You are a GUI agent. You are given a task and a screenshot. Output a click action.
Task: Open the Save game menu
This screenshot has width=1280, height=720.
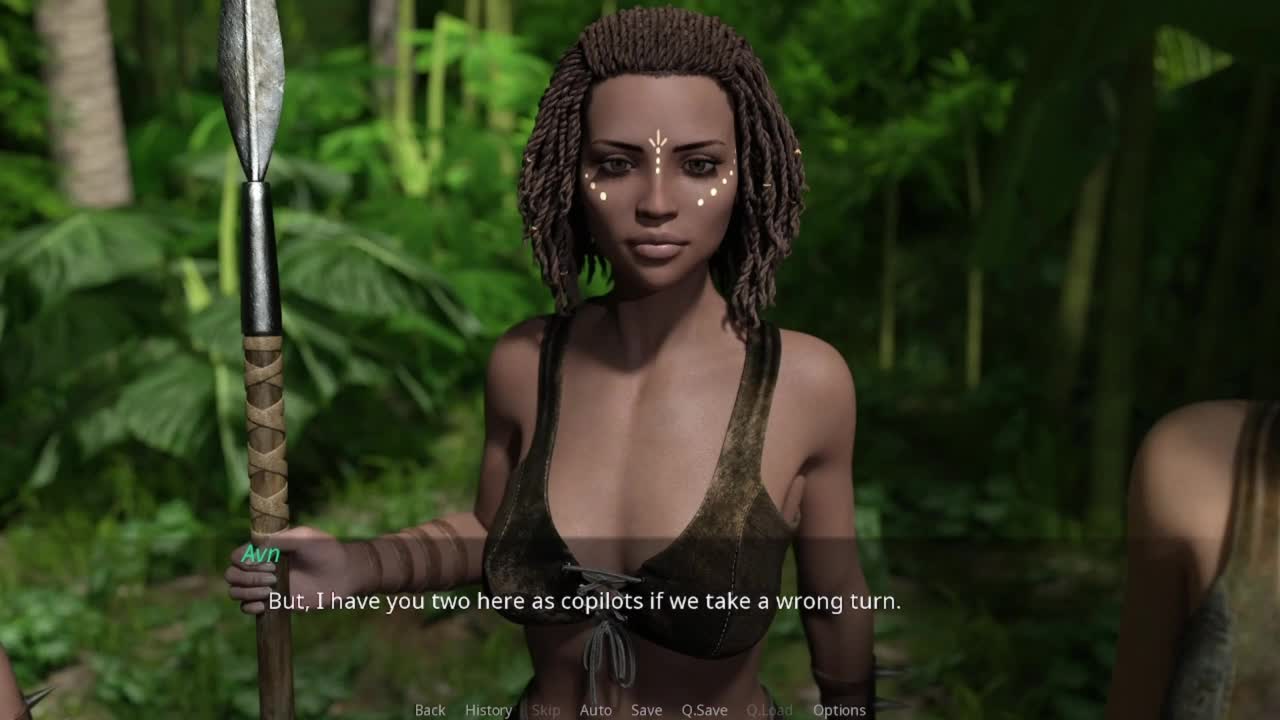(x=646, y=710)
